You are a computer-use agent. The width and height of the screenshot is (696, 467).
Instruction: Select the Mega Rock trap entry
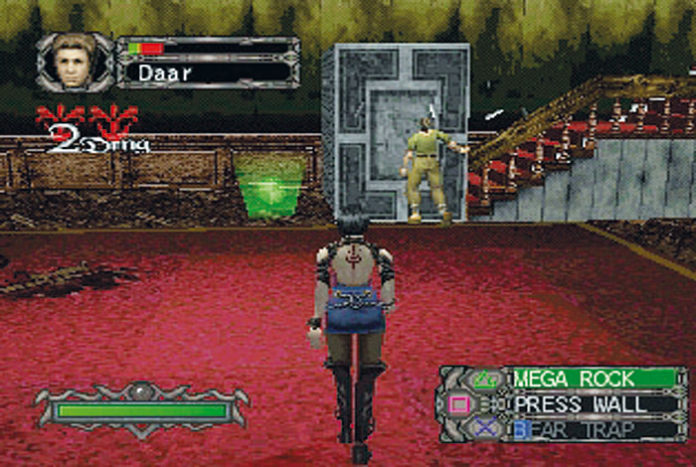[592, 379]
